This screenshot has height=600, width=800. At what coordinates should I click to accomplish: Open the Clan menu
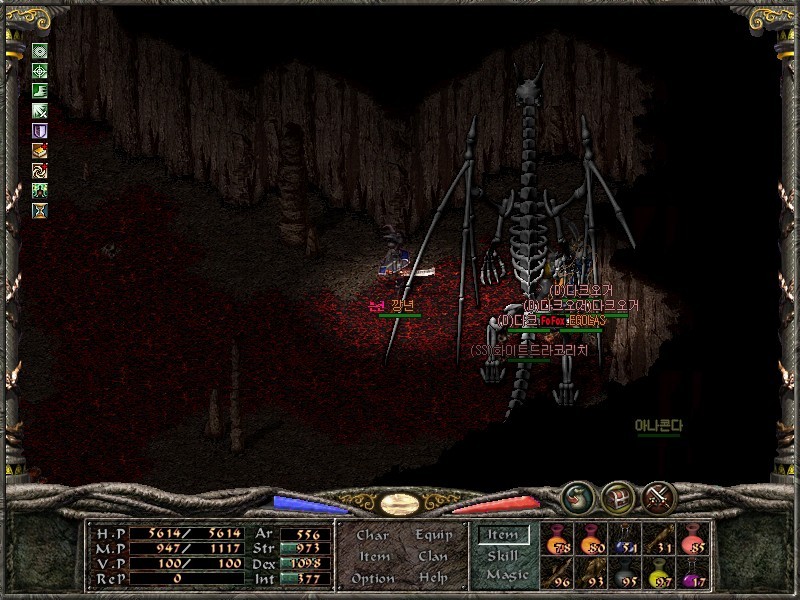(x=433, y=557)
